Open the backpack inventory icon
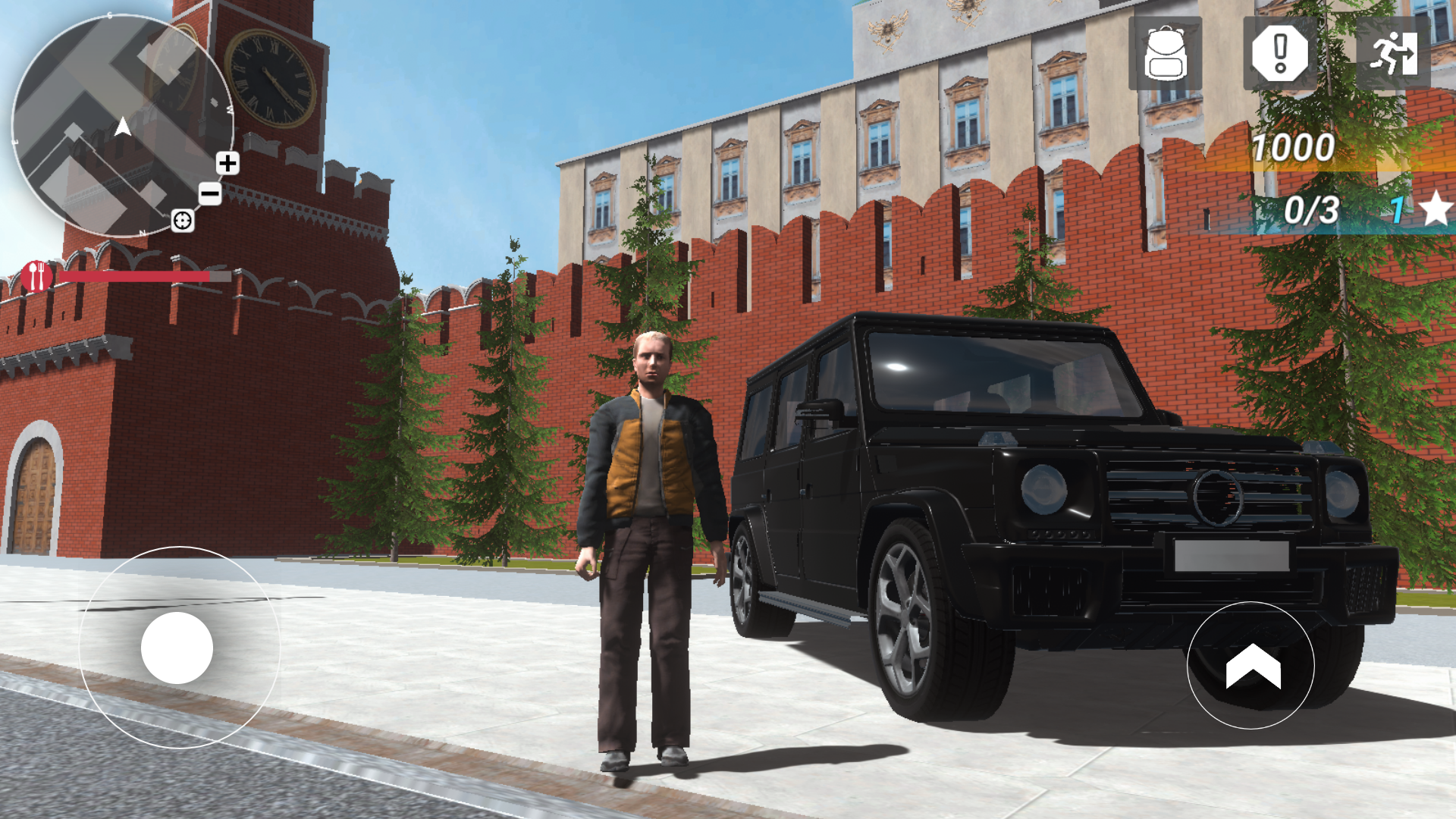 (1166, 55)
